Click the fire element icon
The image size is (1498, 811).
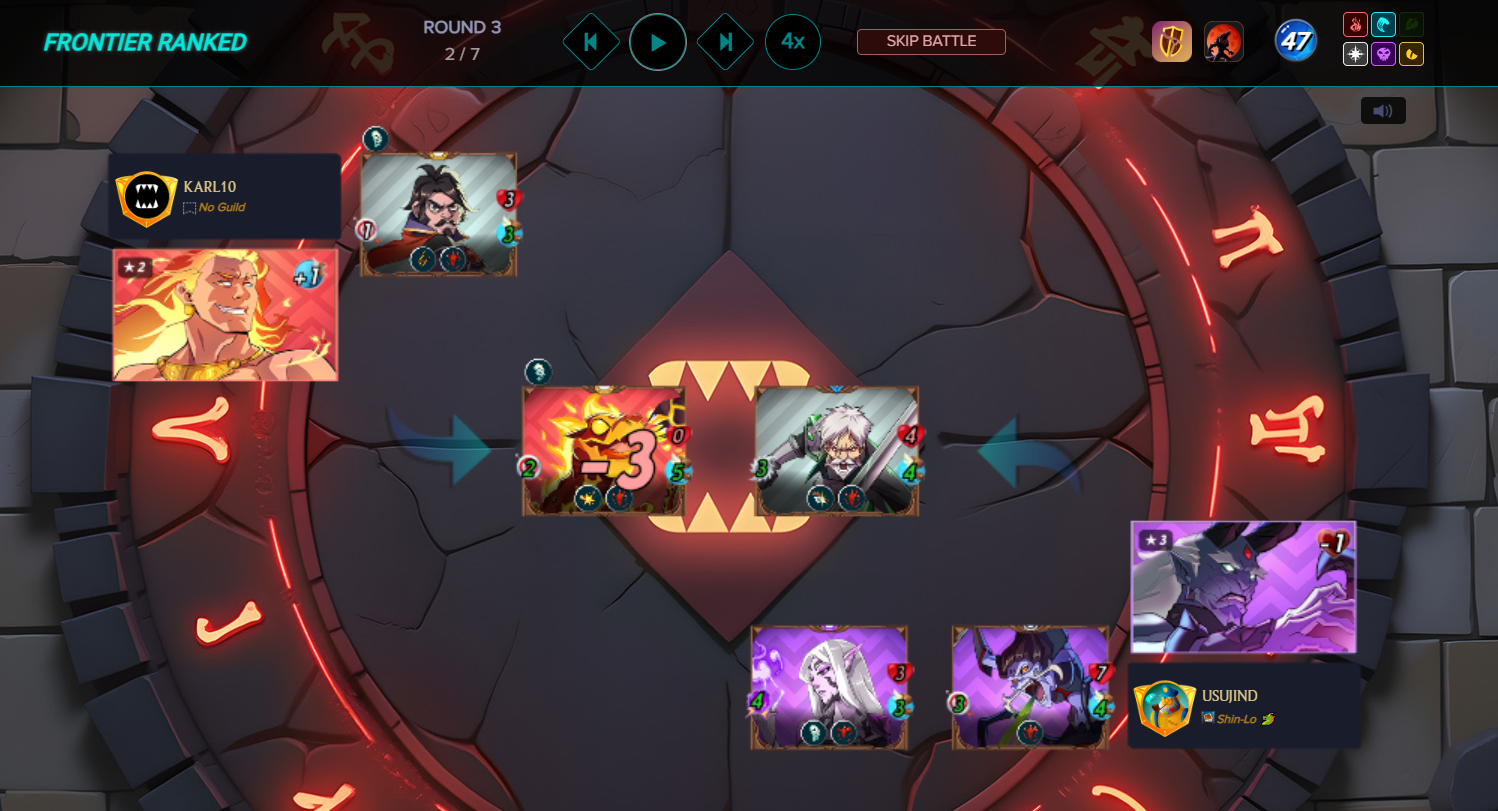(x=1355, y=25)
